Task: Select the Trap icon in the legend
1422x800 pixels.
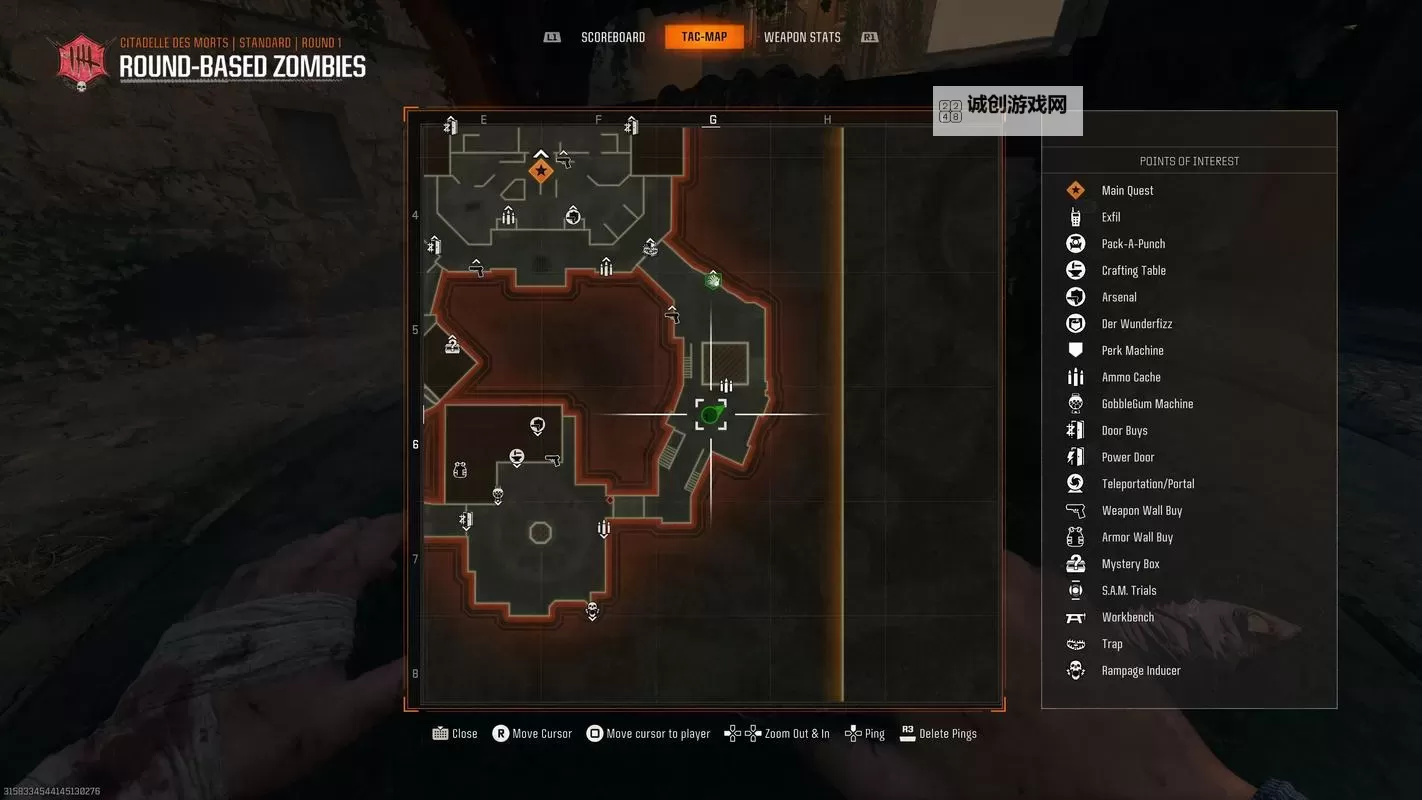Action: point(1075,643)
